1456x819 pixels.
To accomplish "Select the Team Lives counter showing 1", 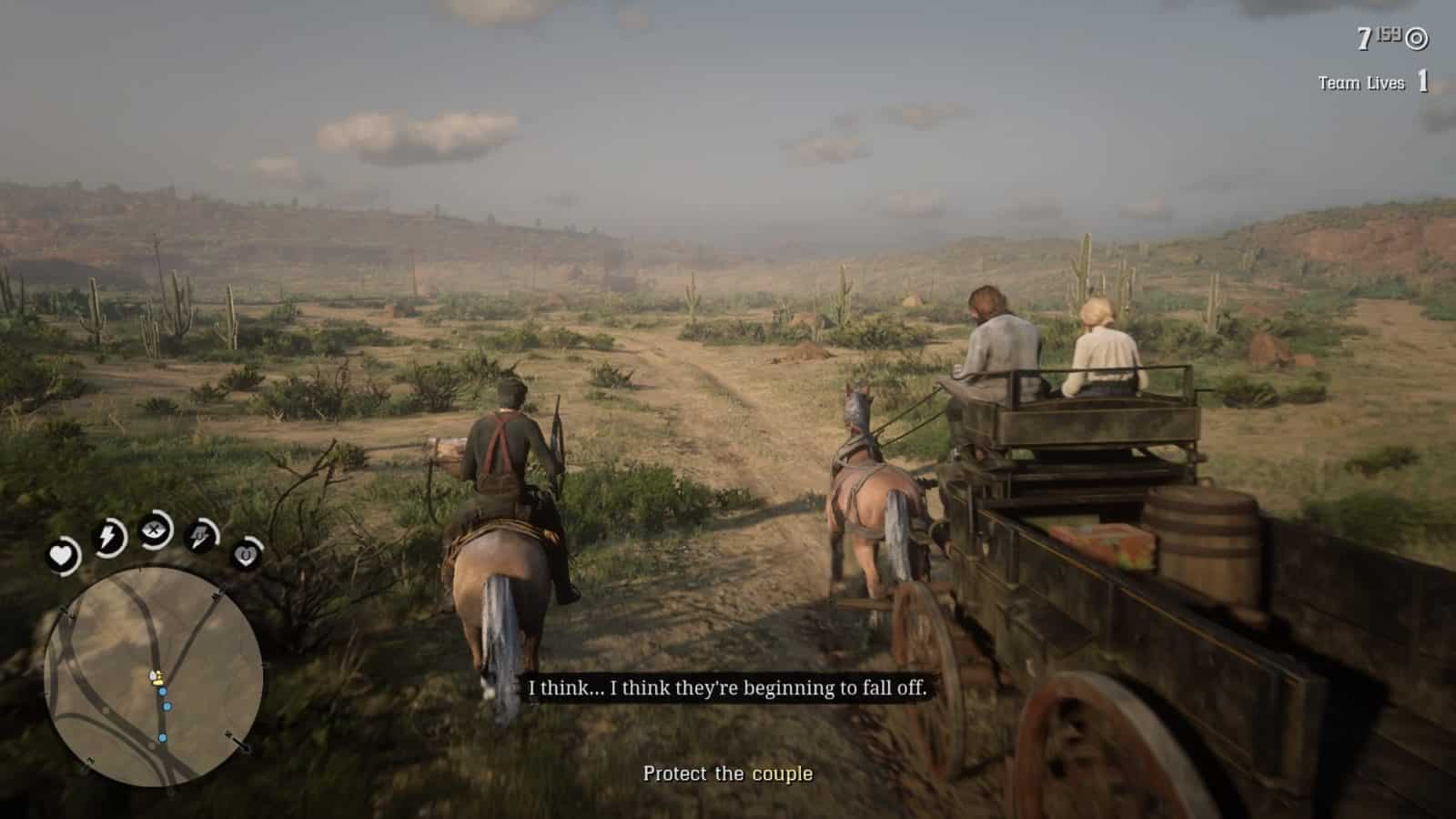I will pyautogui.click(x=1422, y=82).
